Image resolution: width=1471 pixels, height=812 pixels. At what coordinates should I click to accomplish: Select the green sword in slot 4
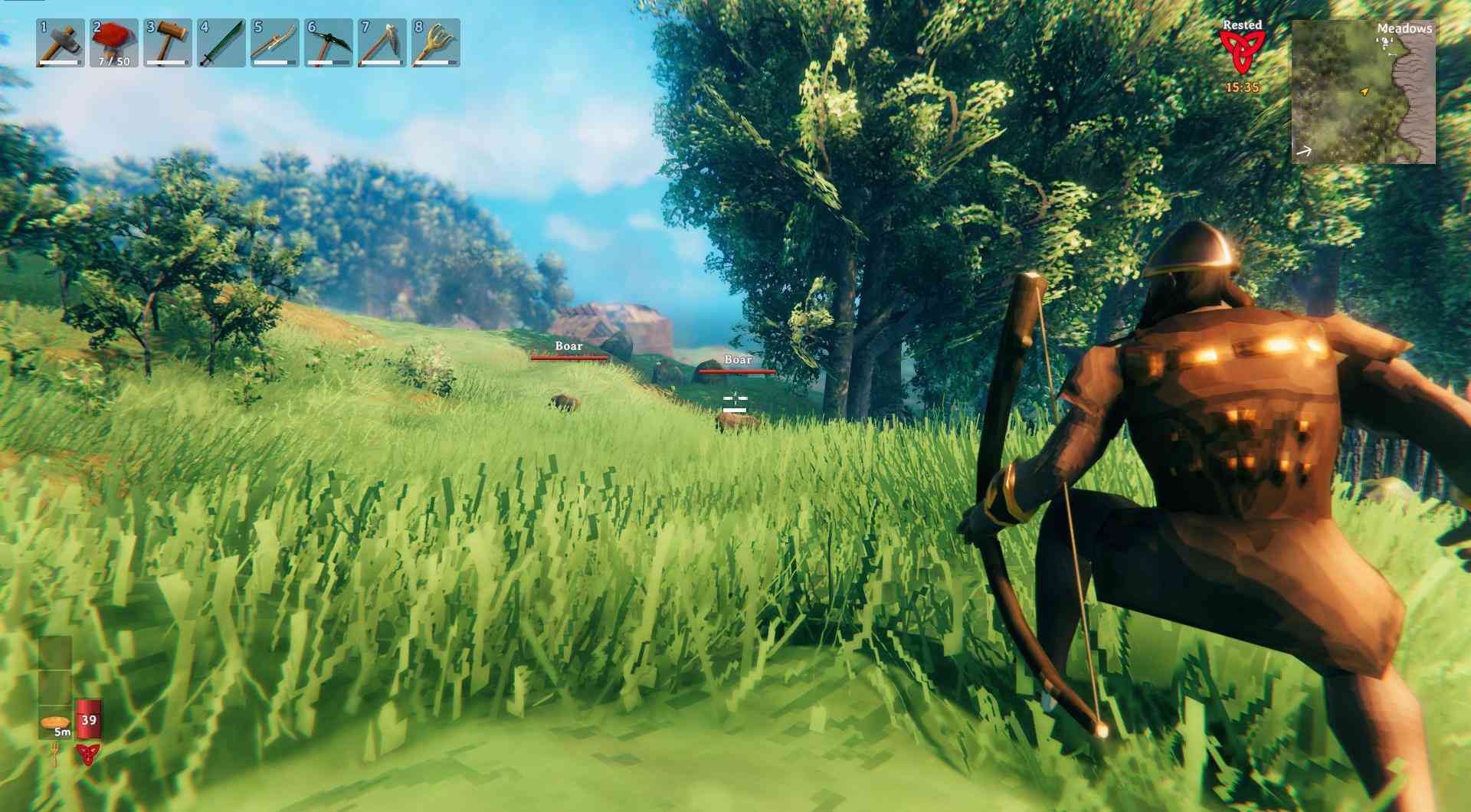coord(221,43)
